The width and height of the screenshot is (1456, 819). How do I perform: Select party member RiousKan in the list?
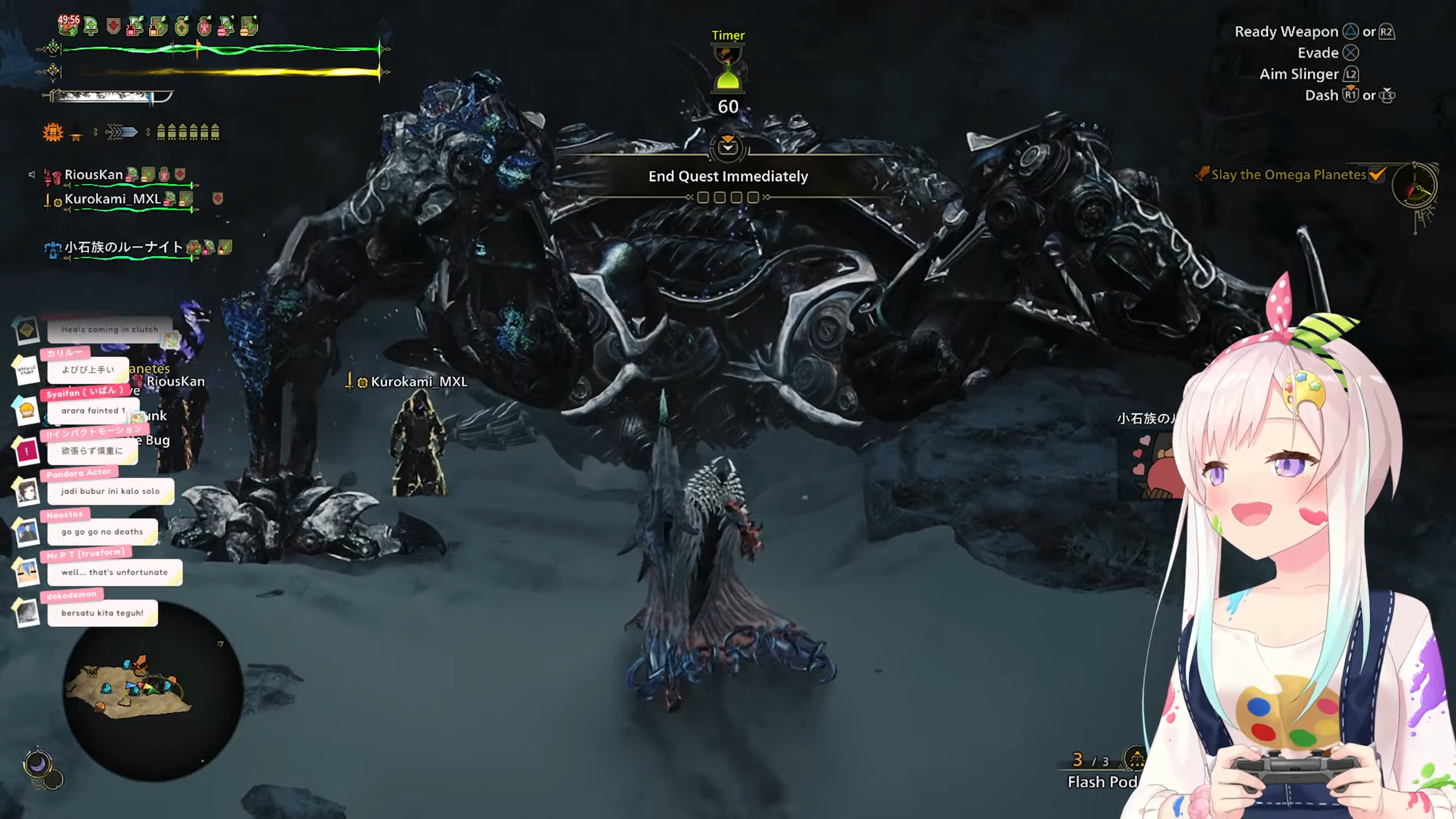click(94, 175)
